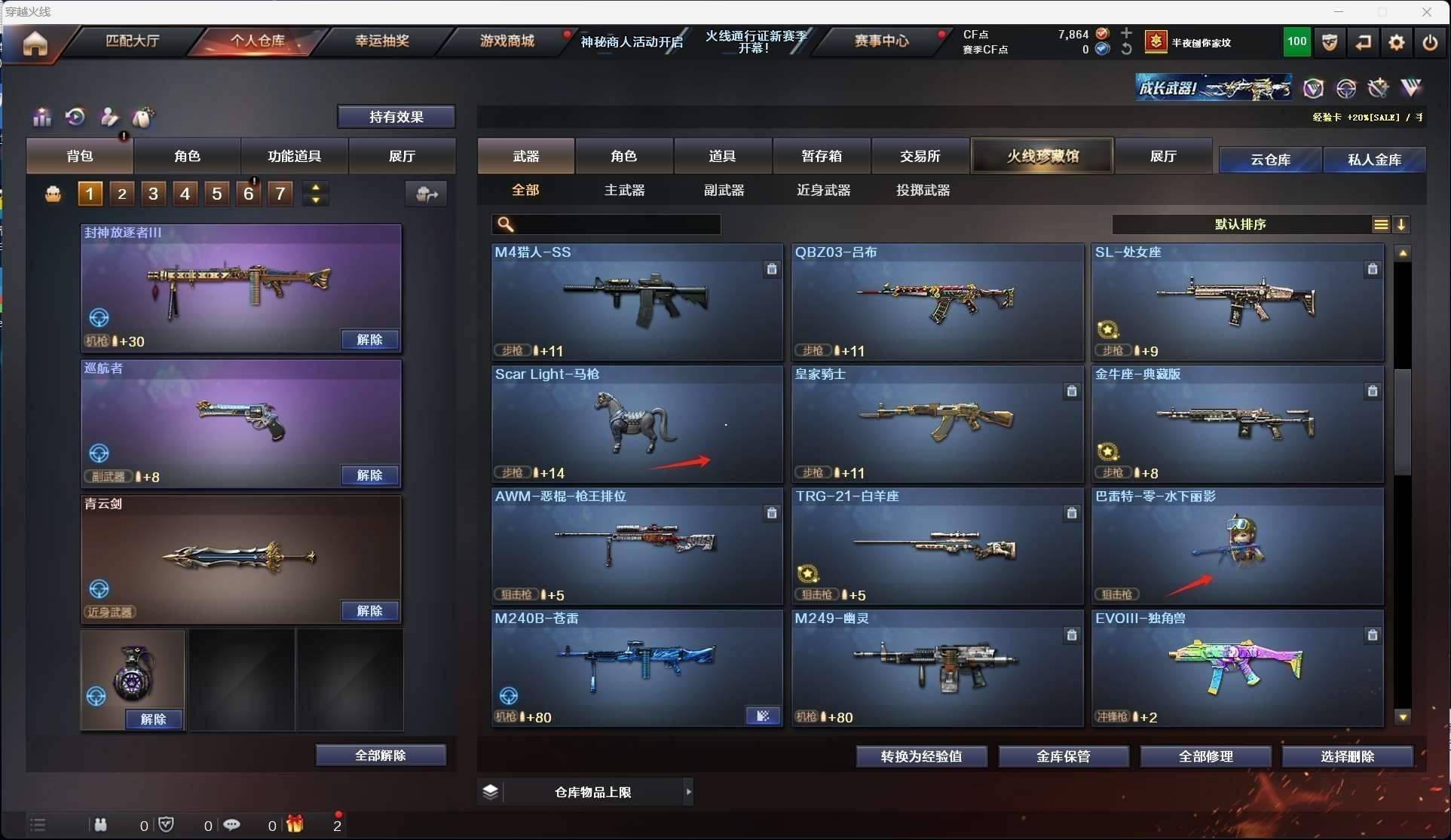Select the M4猎人-SS rifle tile
This screenshot has height=840, width=1451.
coord(637,301)
